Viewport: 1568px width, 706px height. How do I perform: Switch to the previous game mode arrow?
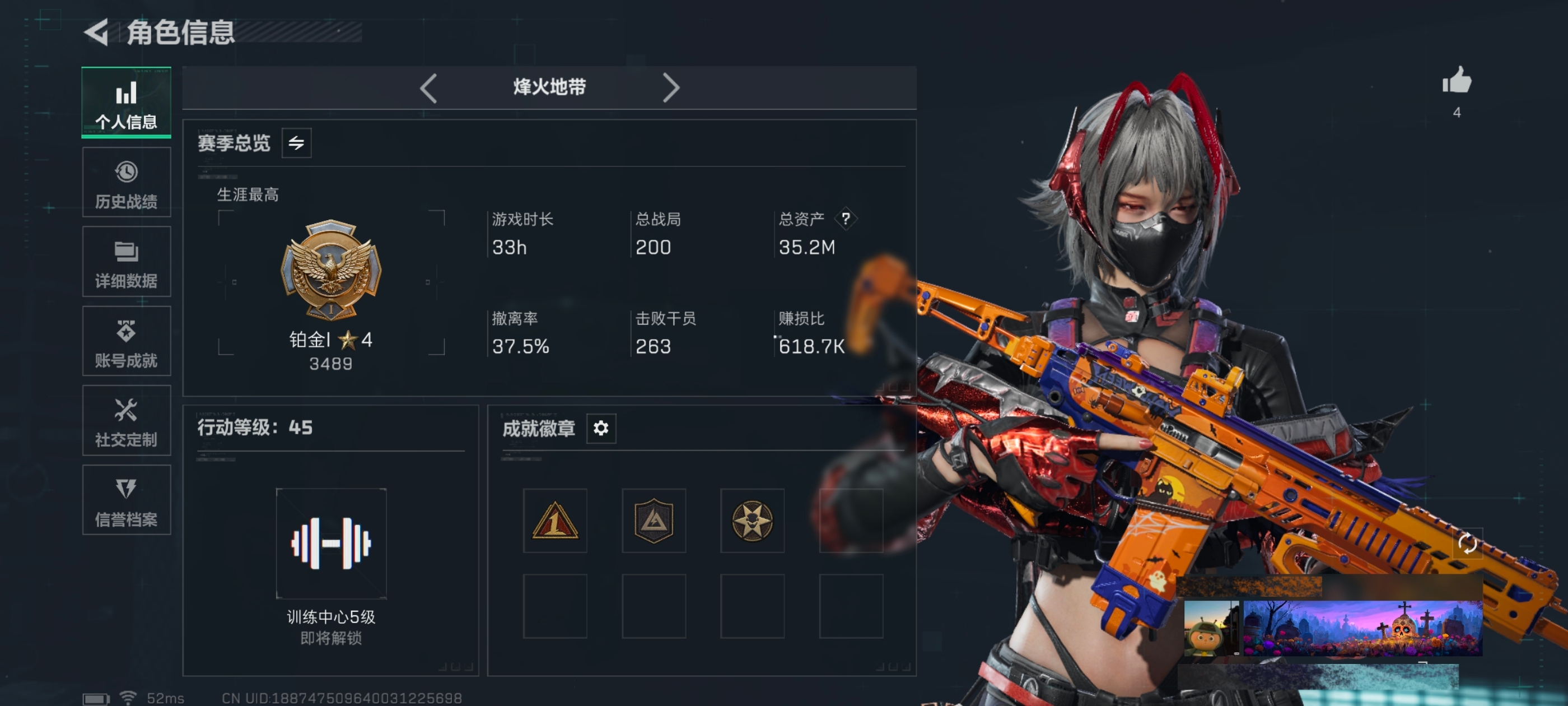428,88
